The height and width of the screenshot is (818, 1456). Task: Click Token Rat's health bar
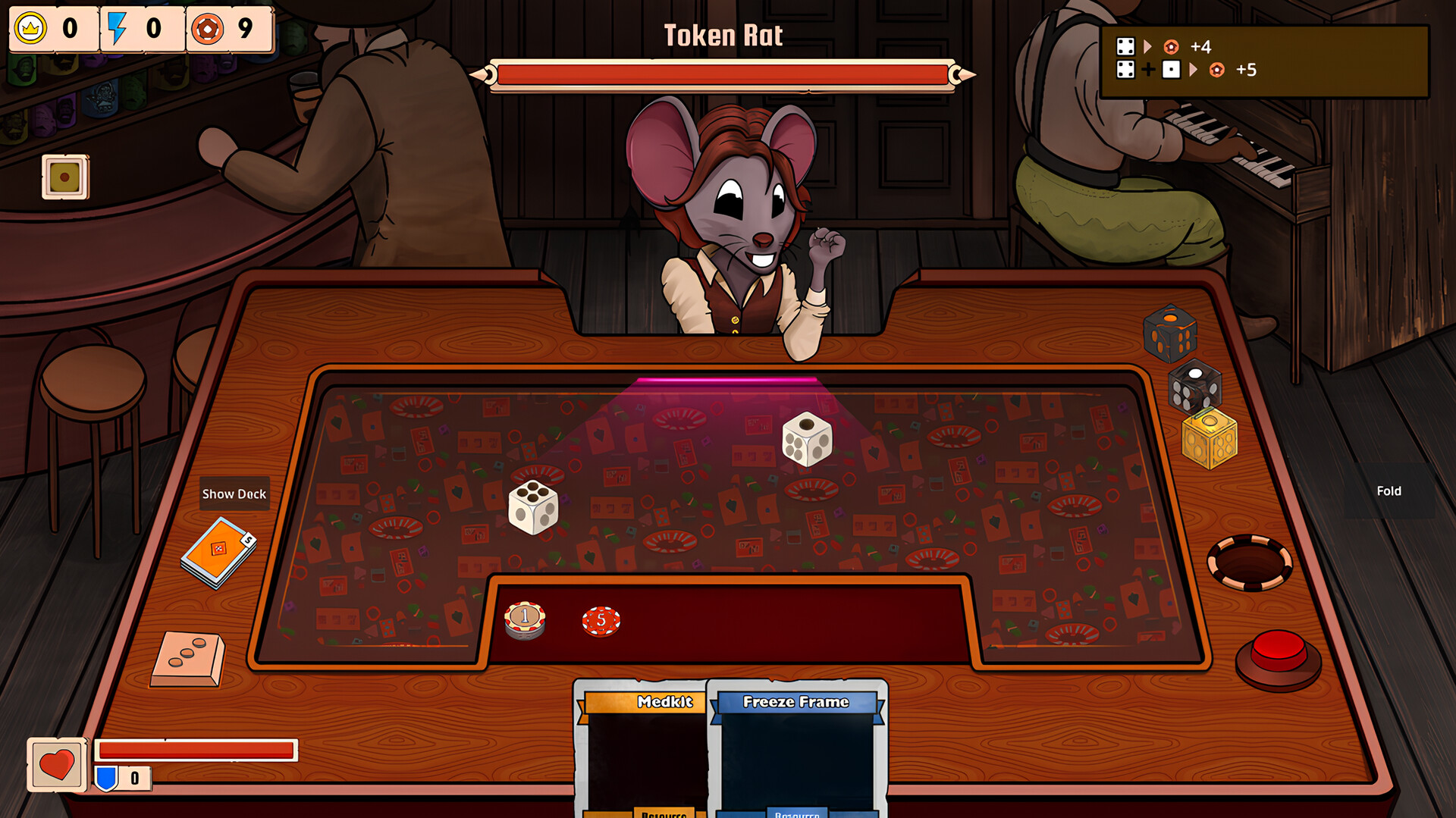(x=724, y=73)
